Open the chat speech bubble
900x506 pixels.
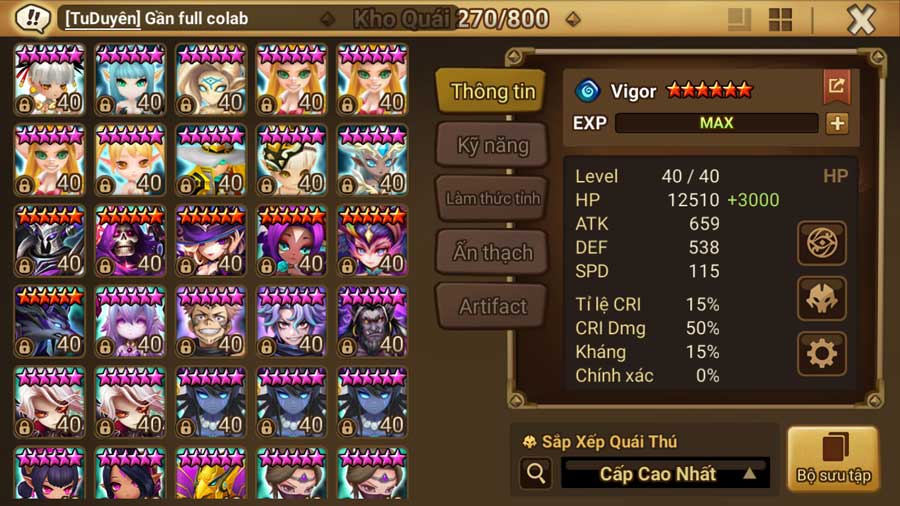point(35,18)
